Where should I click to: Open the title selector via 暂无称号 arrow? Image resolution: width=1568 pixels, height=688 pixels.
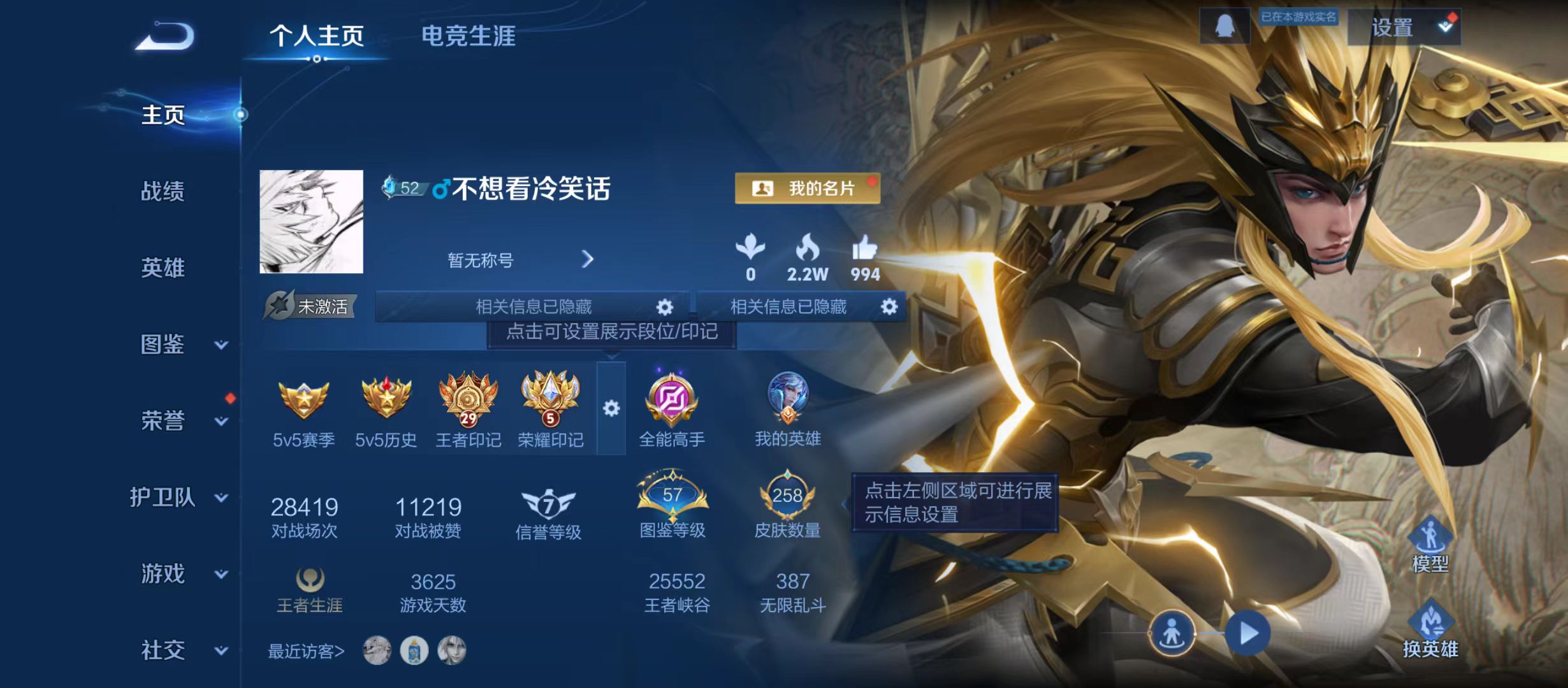pyautogui.click(x=587, y=260)
